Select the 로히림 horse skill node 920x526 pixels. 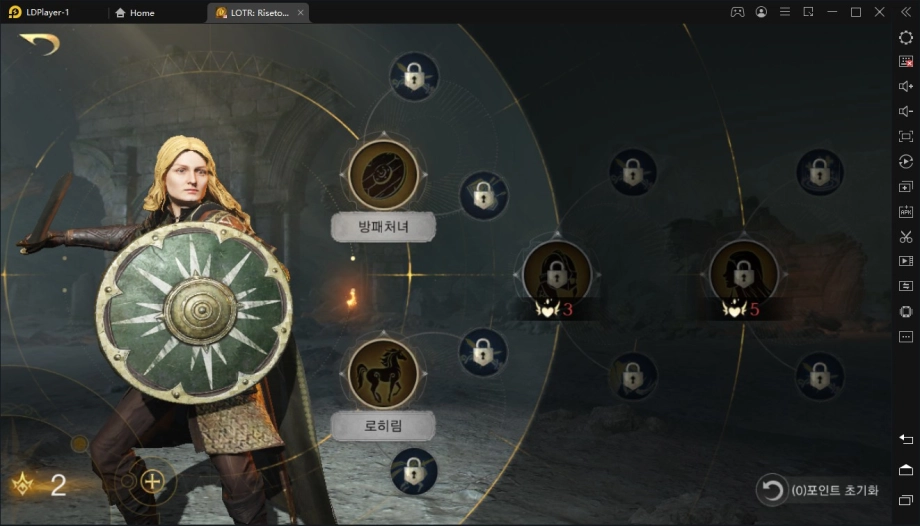383,372
